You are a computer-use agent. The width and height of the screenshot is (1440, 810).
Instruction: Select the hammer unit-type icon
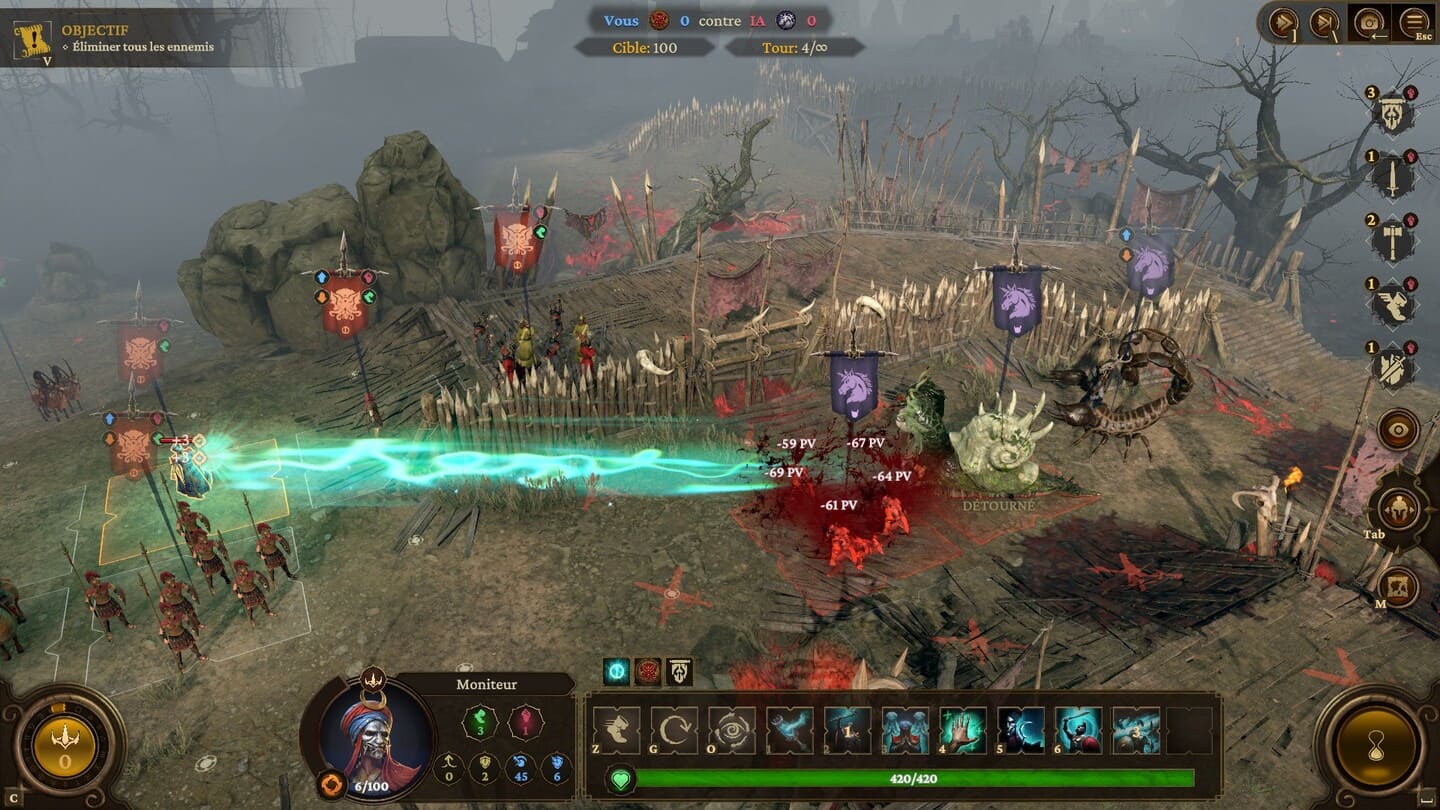pyautogui.click(x=1391, y=240)
